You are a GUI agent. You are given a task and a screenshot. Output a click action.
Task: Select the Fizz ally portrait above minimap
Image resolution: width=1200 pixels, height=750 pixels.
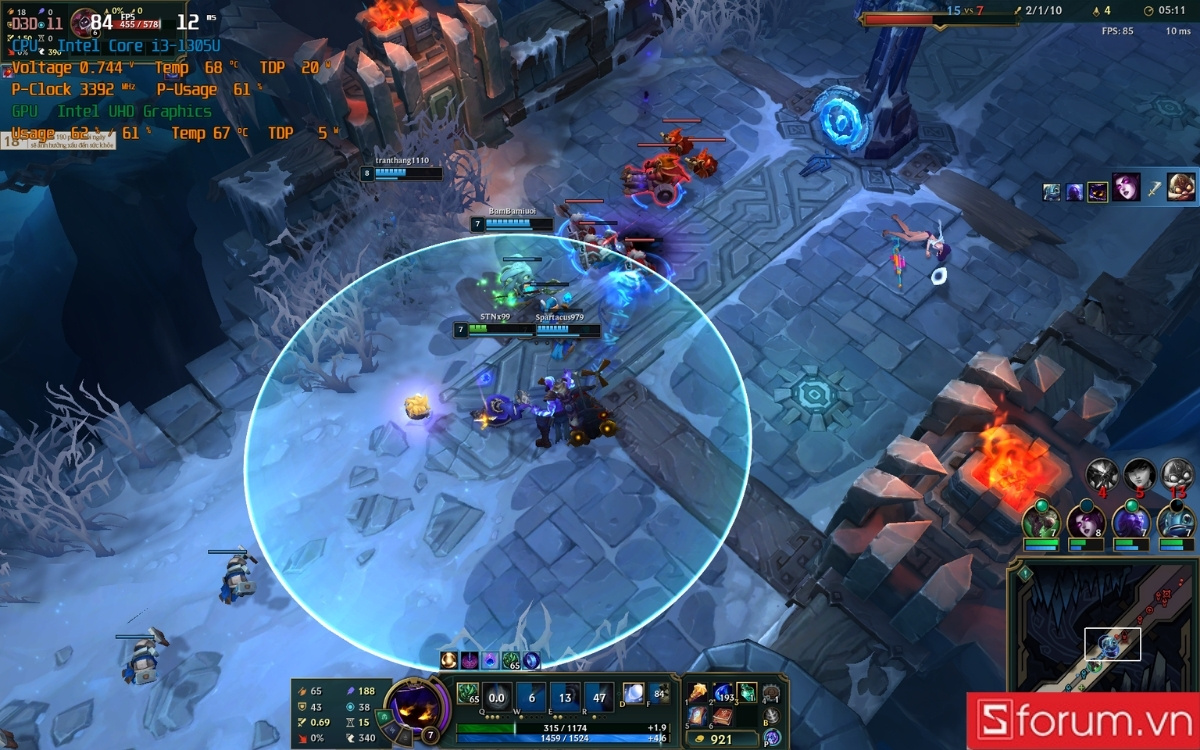point(1176,521)
